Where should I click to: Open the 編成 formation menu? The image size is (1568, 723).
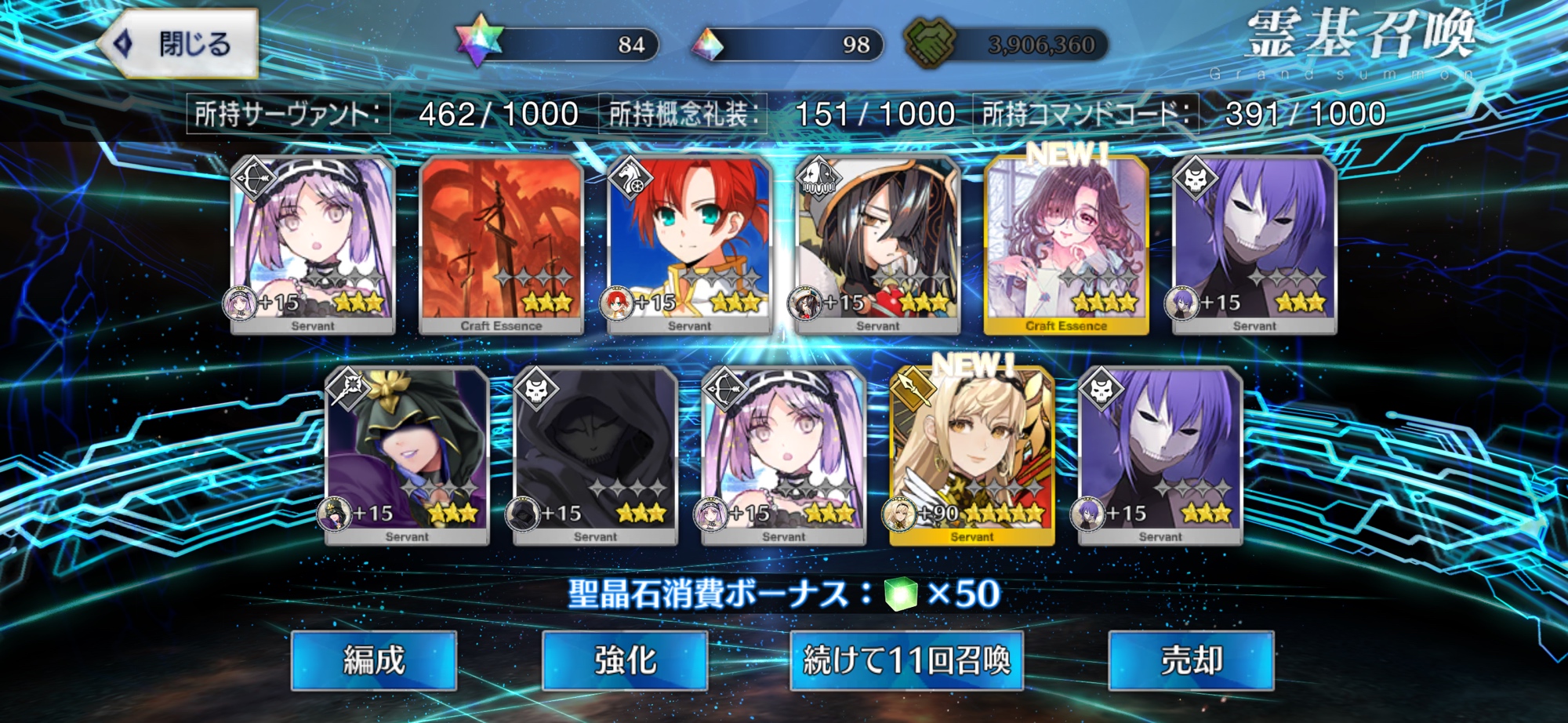click(373, 660)
